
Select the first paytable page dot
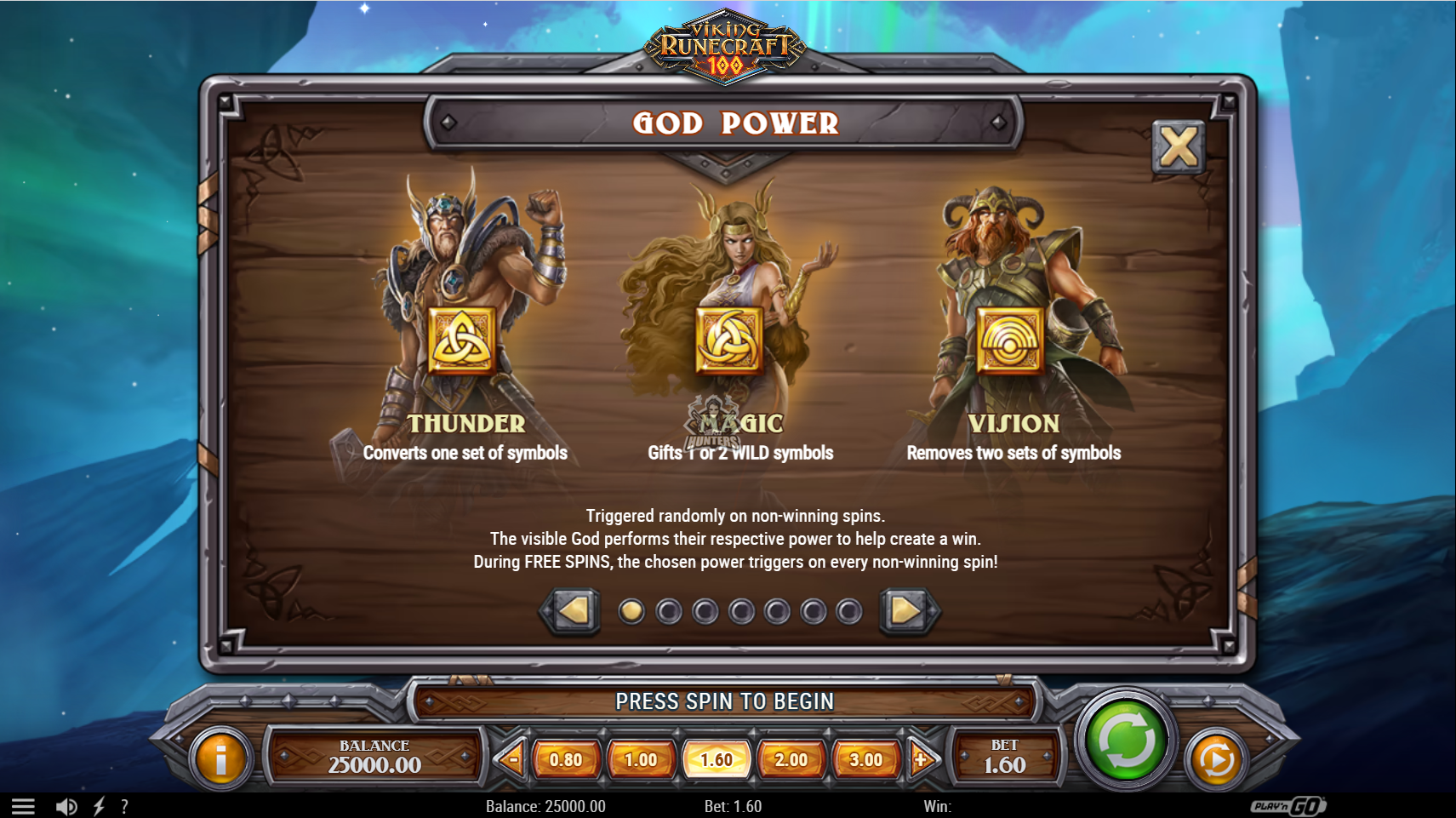631,611
